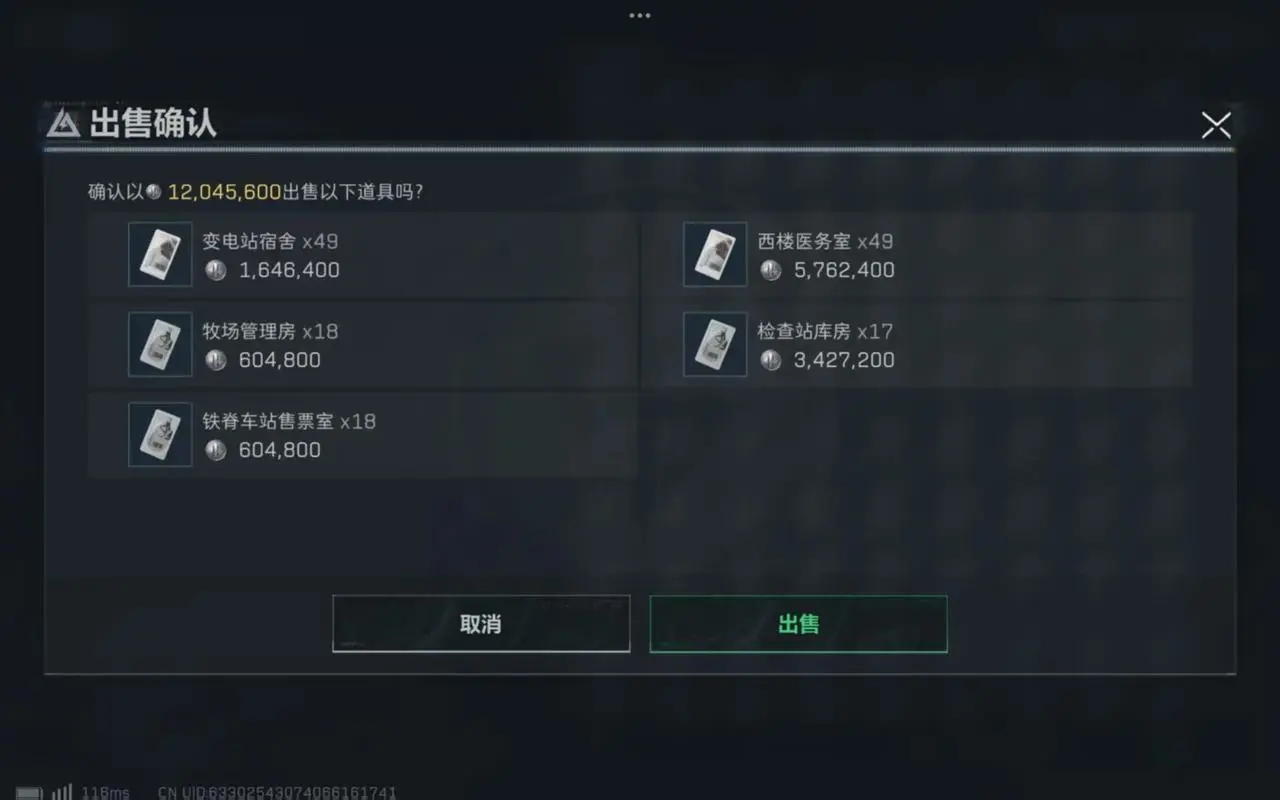
Task: Select the 西楼医务室 key card thumbnail
Action: point(714,254)
